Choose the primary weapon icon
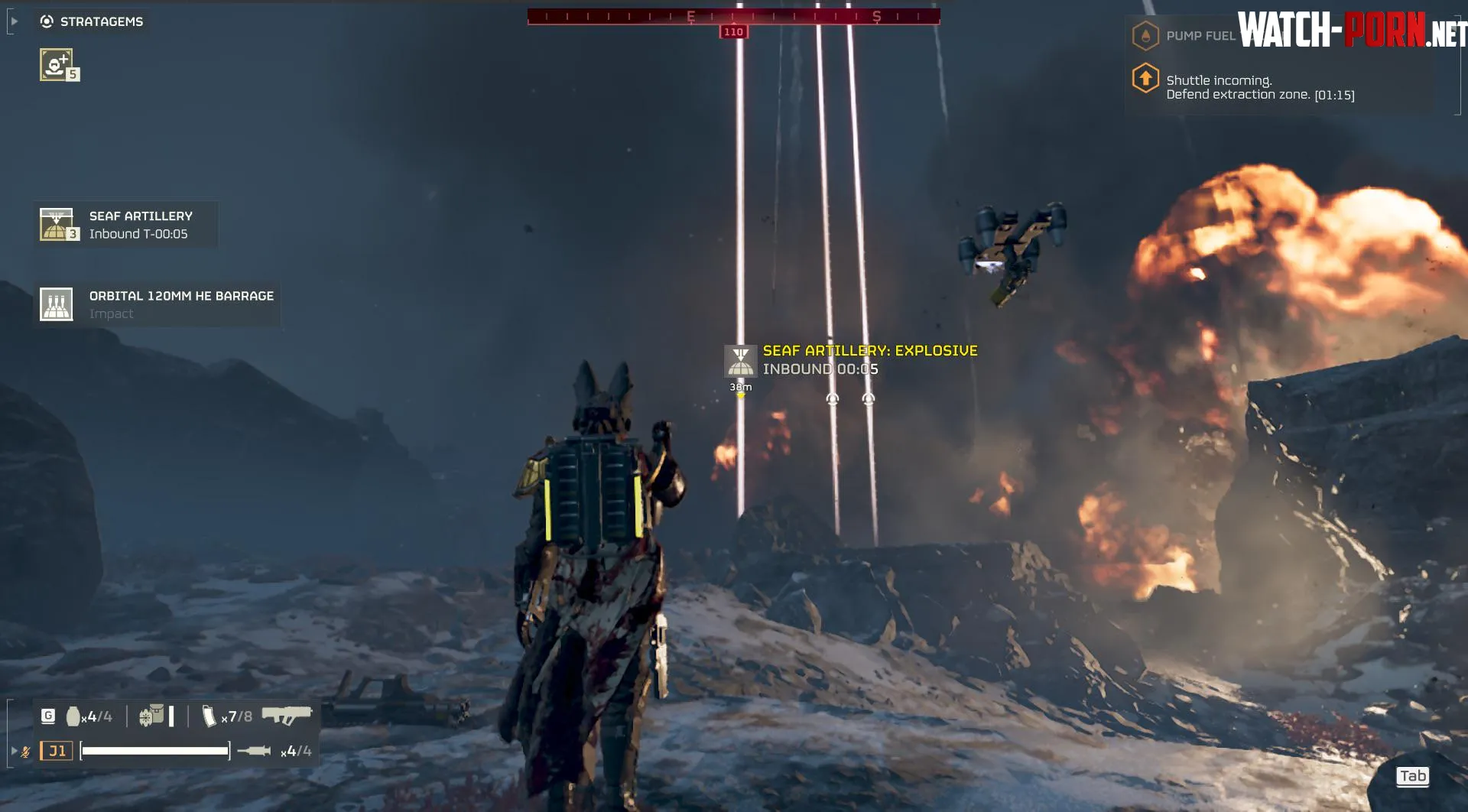Image resolution: width=1468 pixels, height=812 pixels. click(287, 715)
